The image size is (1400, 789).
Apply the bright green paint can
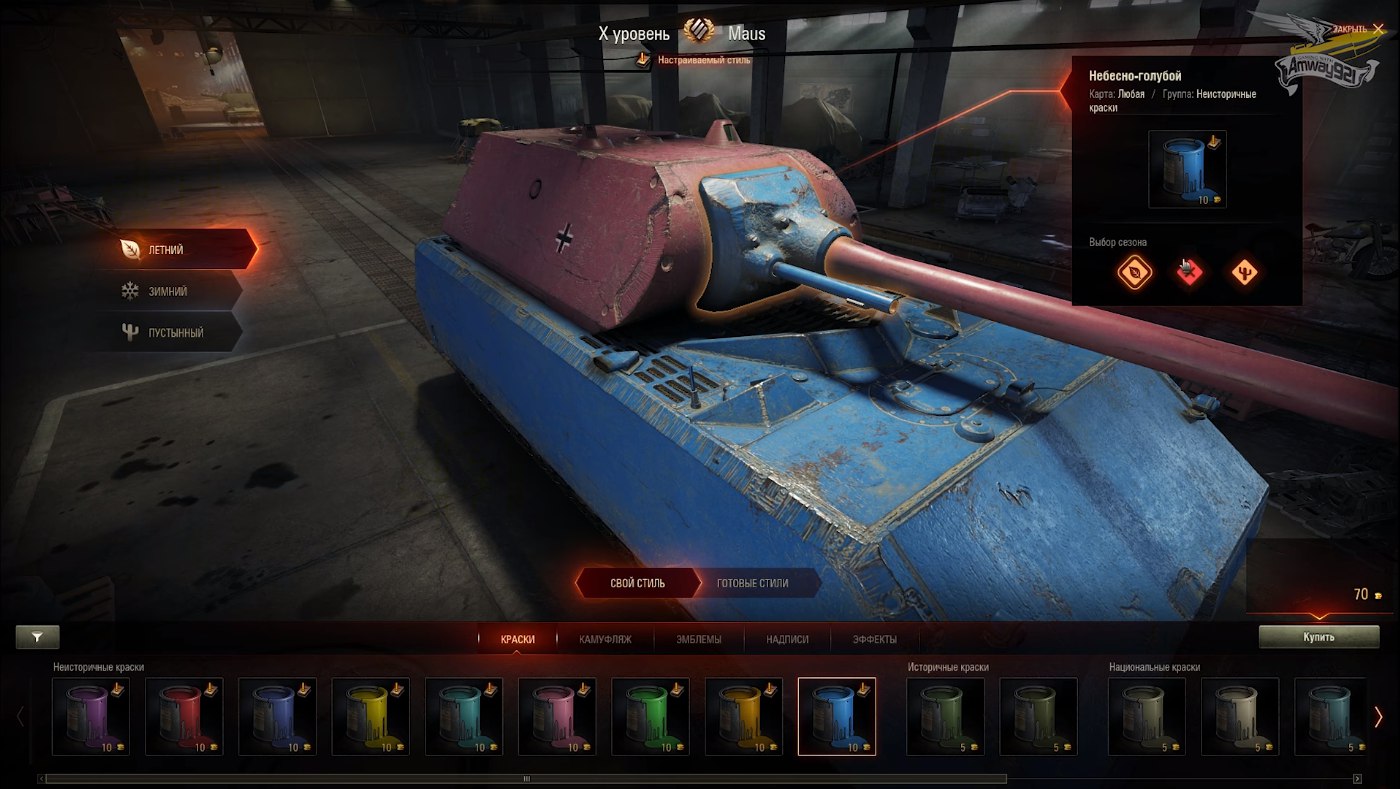tap(650, 716)
